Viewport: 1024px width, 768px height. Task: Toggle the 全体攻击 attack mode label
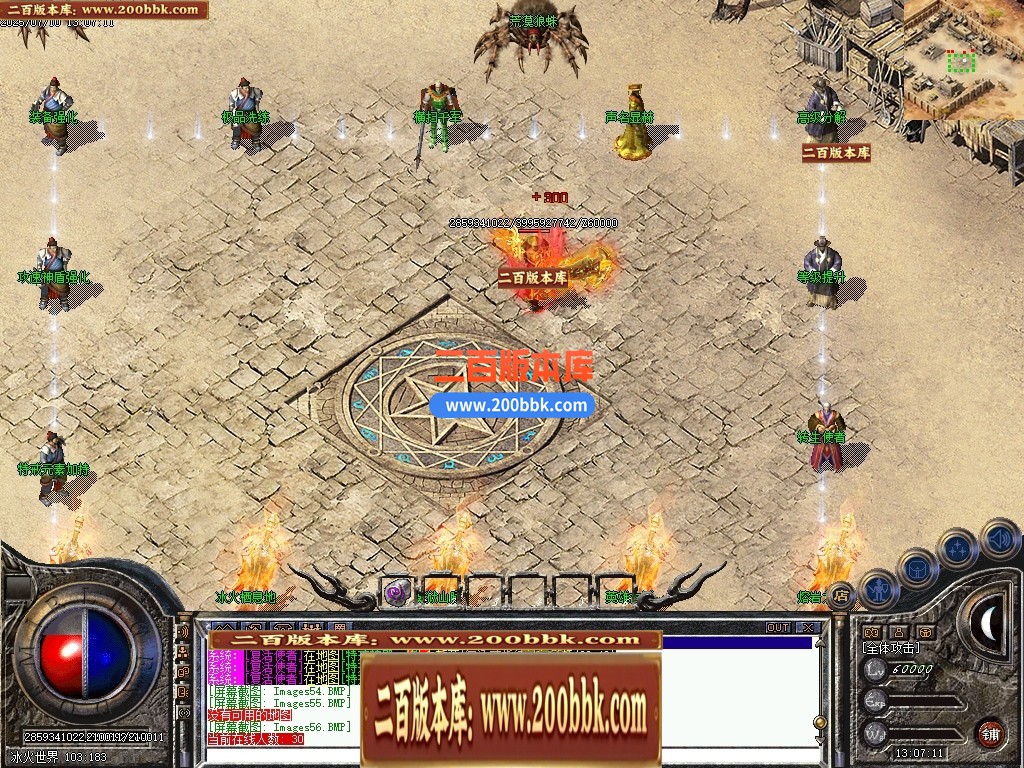click(890, 648)
